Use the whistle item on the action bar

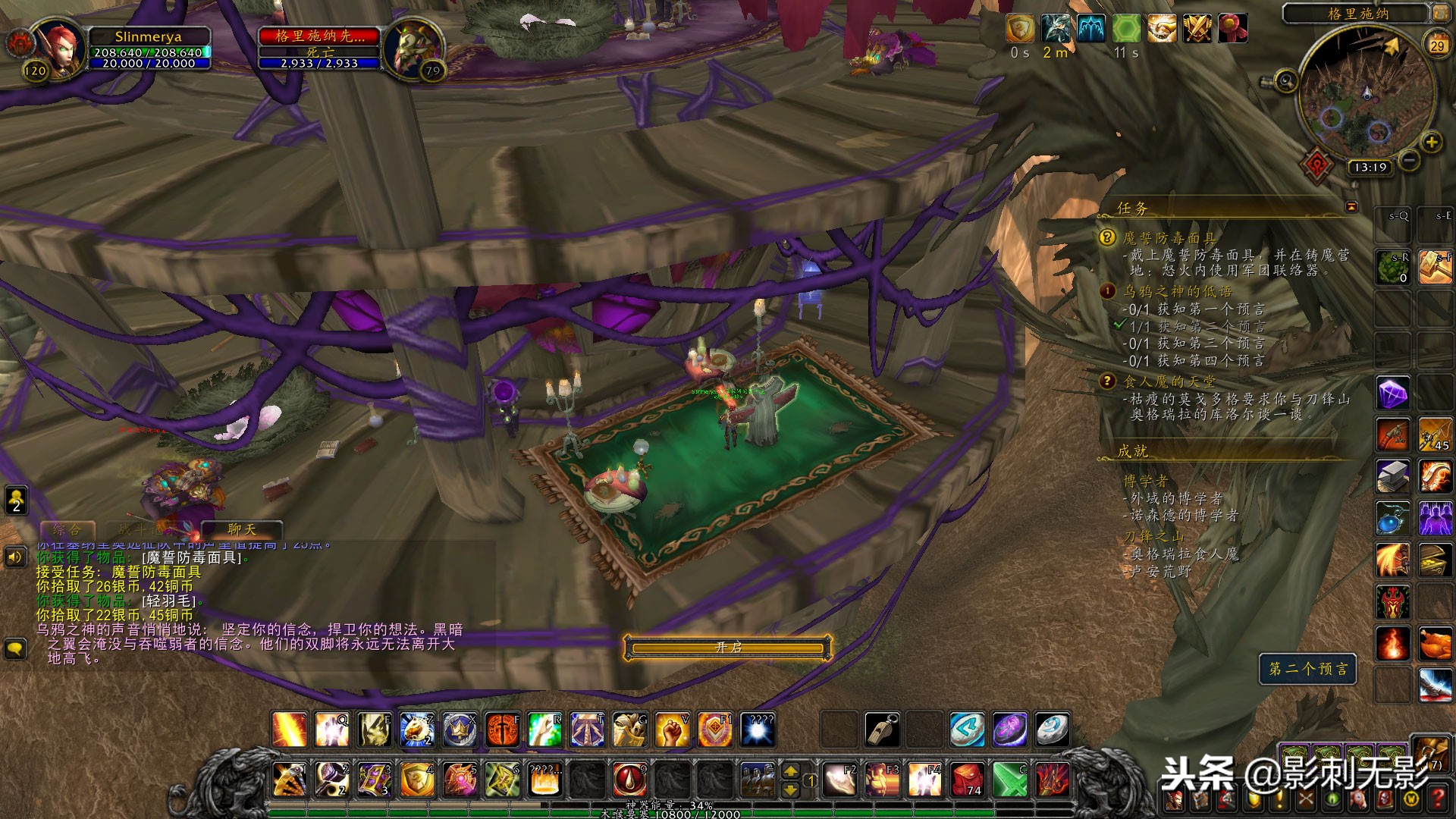point(883,730)
